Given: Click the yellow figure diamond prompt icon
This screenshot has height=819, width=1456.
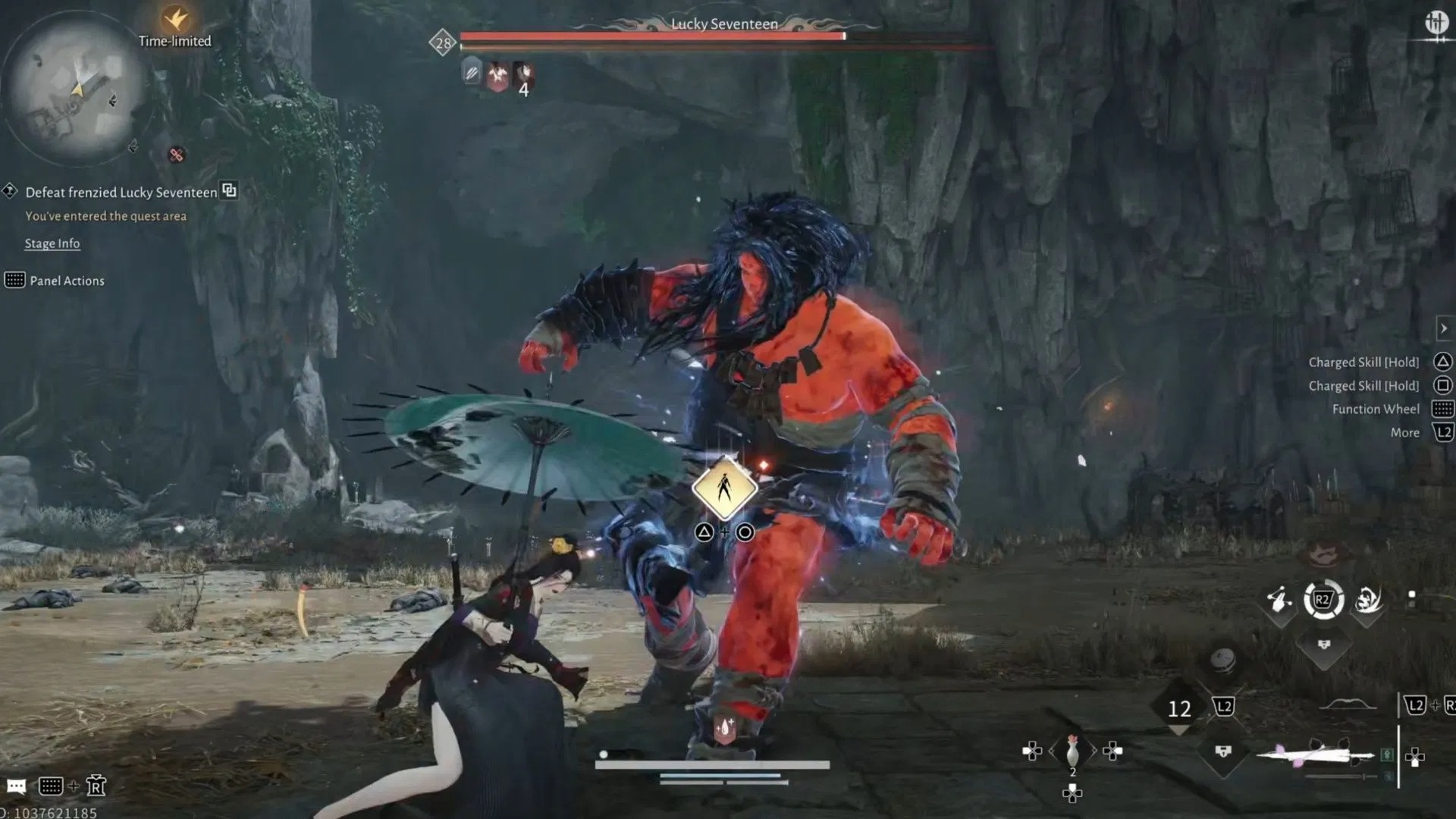Looking at the screenshot, I should click(x=724, y=488).
